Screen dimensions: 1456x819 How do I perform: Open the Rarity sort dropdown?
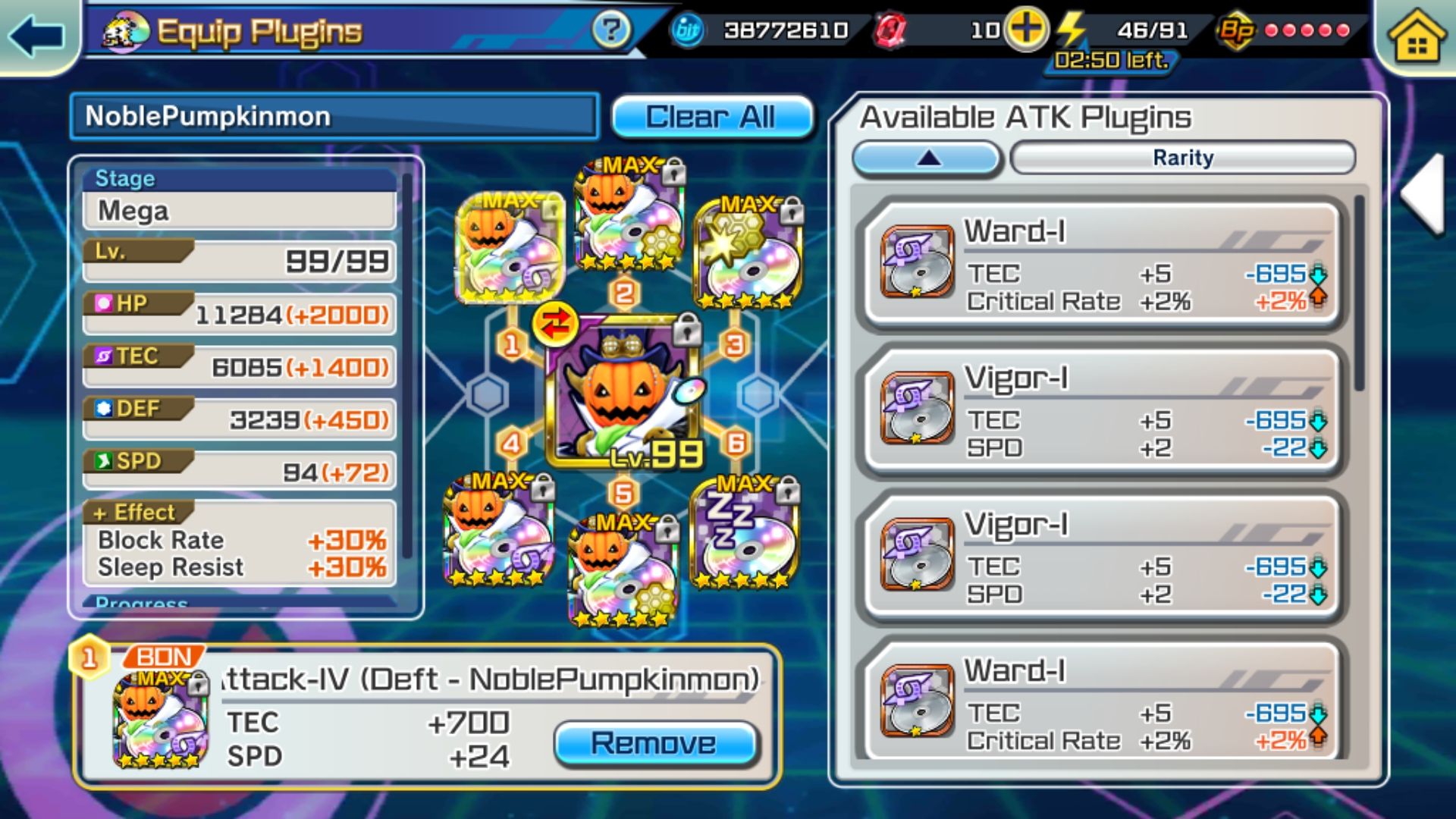pos(1183,158)
